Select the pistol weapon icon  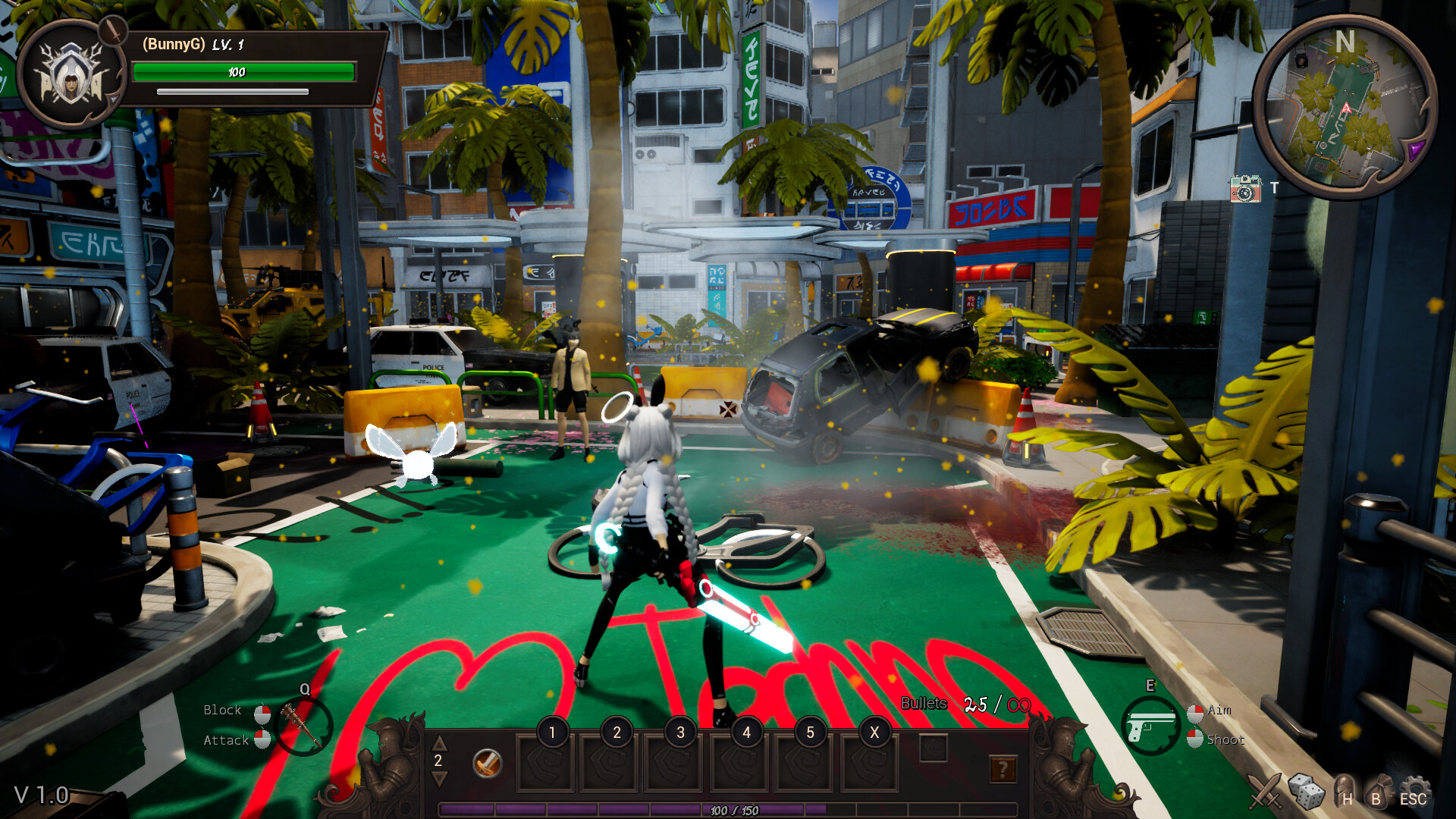pos(1150,724)
